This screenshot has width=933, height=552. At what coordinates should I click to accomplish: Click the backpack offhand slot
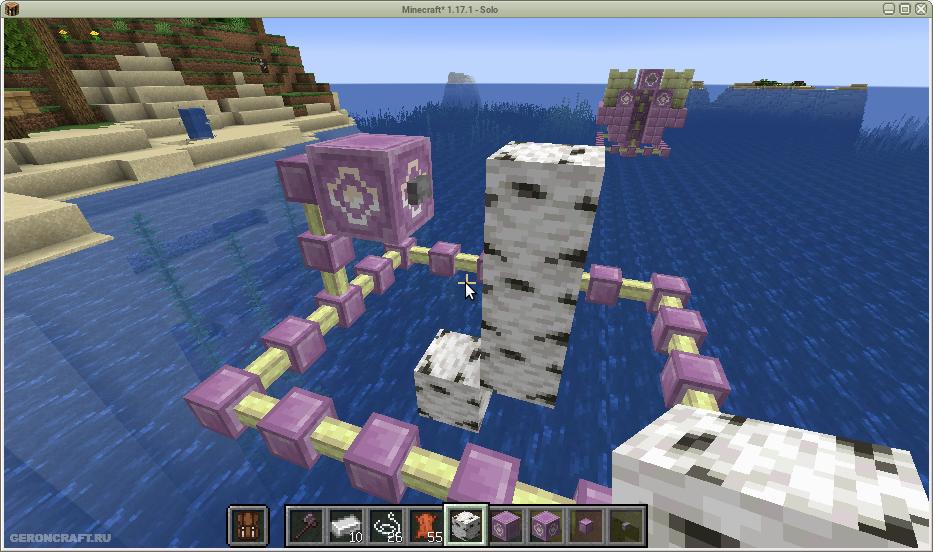[247, 525]
